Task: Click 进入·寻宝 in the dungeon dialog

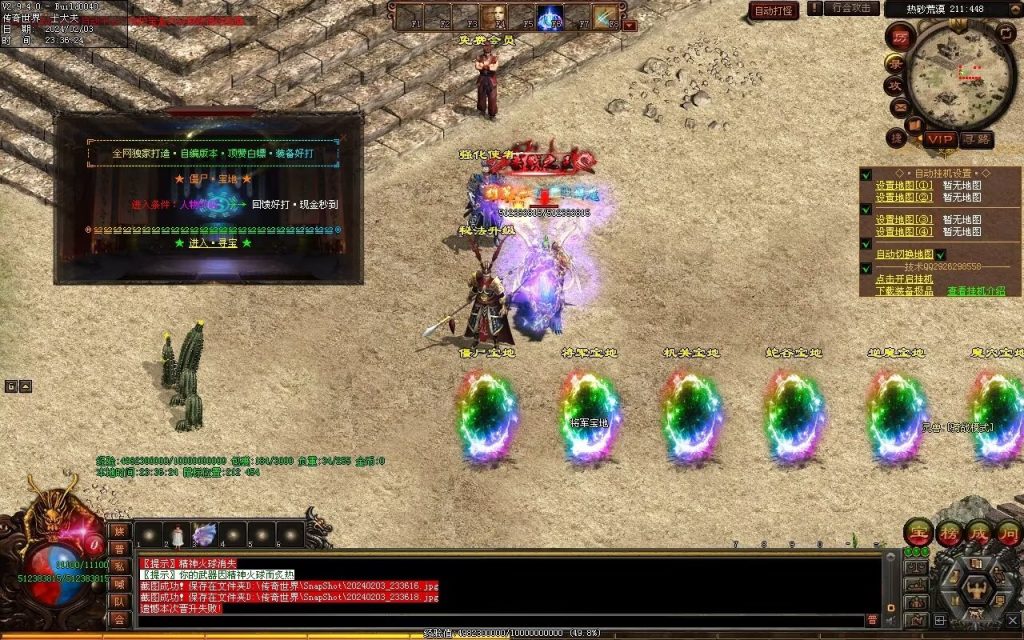Action: click(212, 242)
